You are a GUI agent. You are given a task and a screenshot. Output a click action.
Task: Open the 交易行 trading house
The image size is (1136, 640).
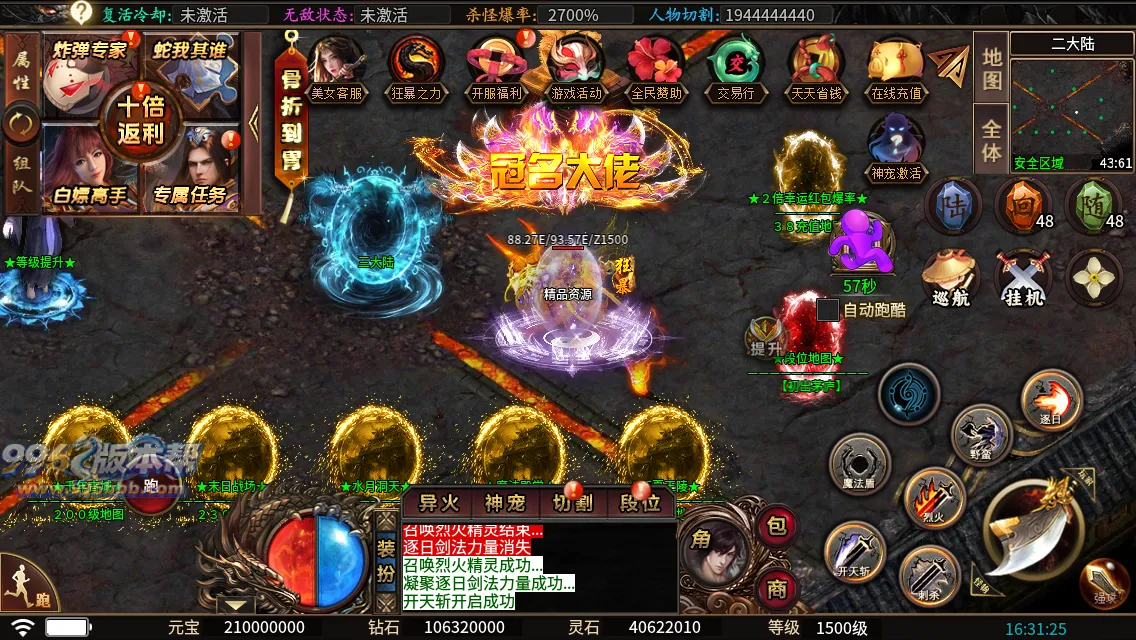[736, 66]
